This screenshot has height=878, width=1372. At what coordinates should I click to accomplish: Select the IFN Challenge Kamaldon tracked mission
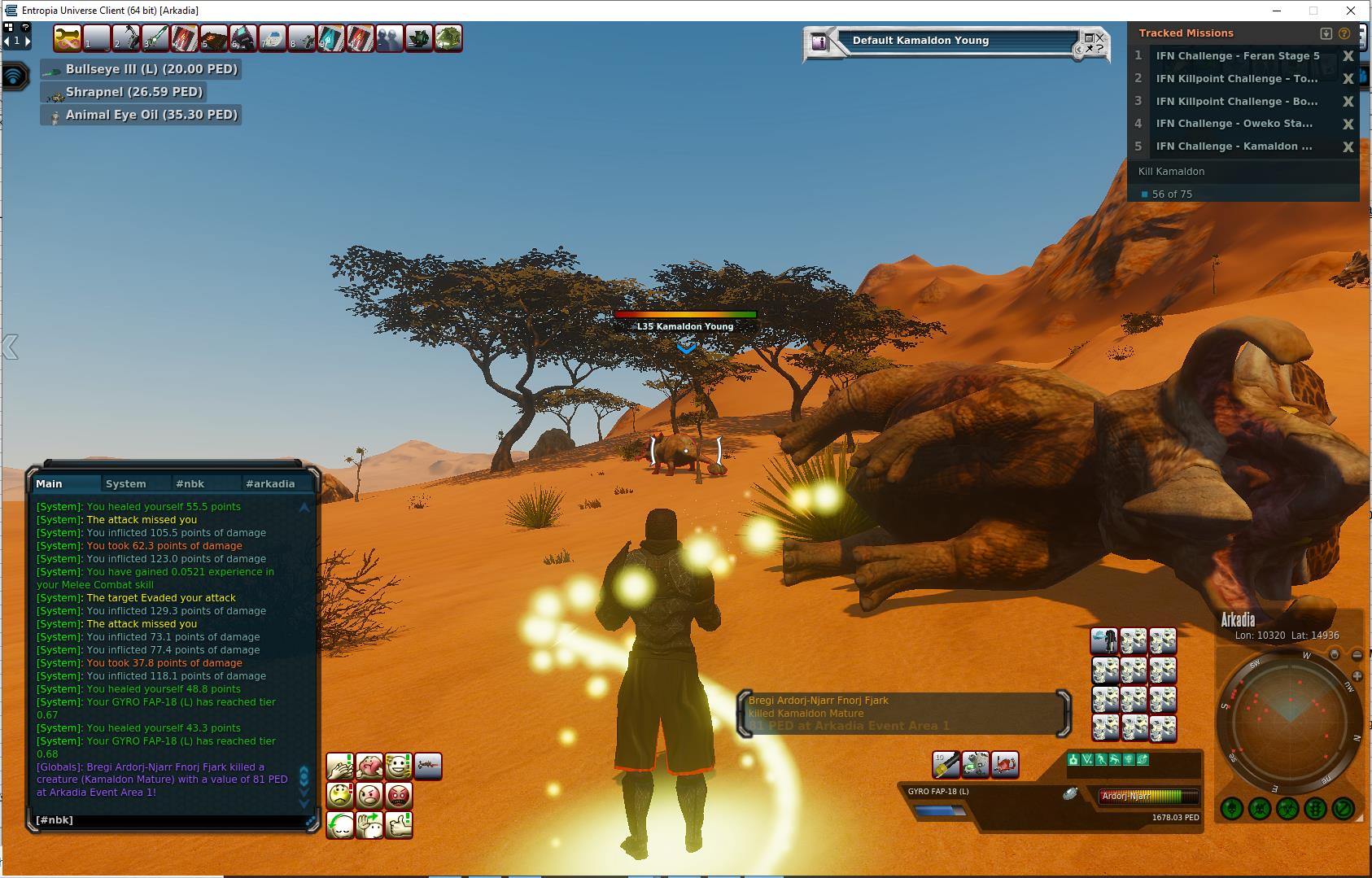[1234, 146]
